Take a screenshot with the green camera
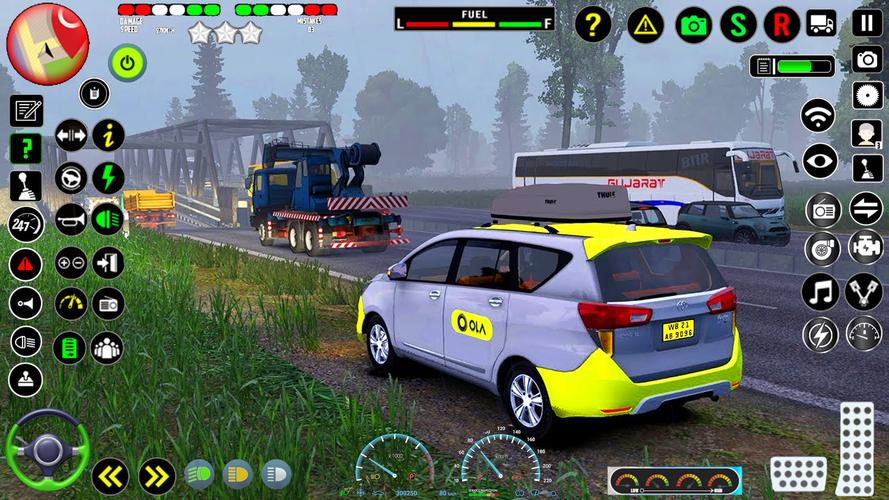The height and width of the screenshot is (500, 889). (693, 24)
